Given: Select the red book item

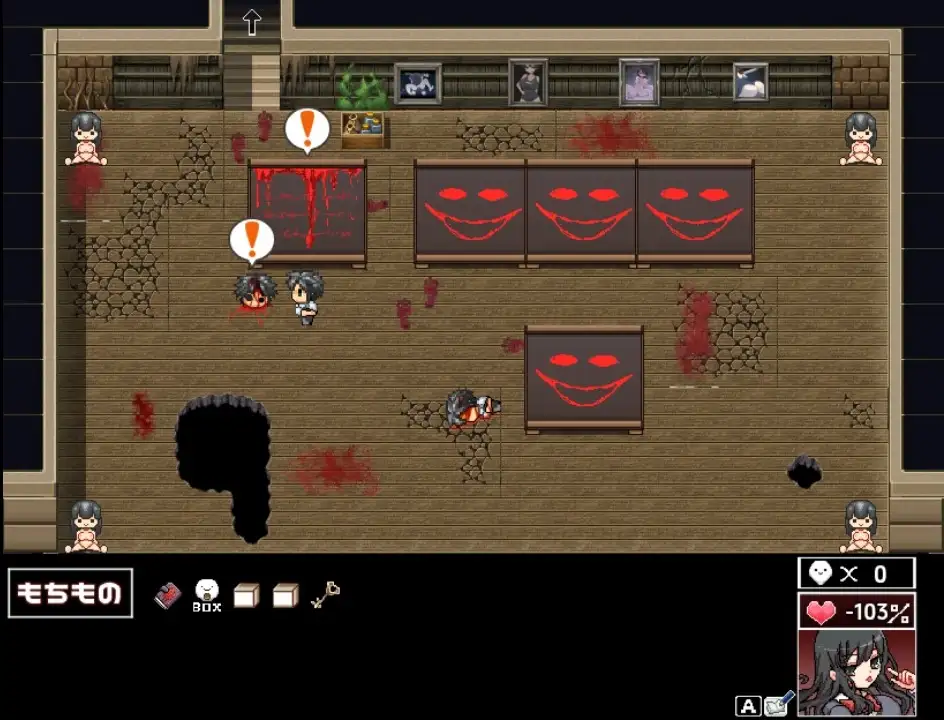Looking at the screenshot, I should pyautogui.click(x=167, y=596).
